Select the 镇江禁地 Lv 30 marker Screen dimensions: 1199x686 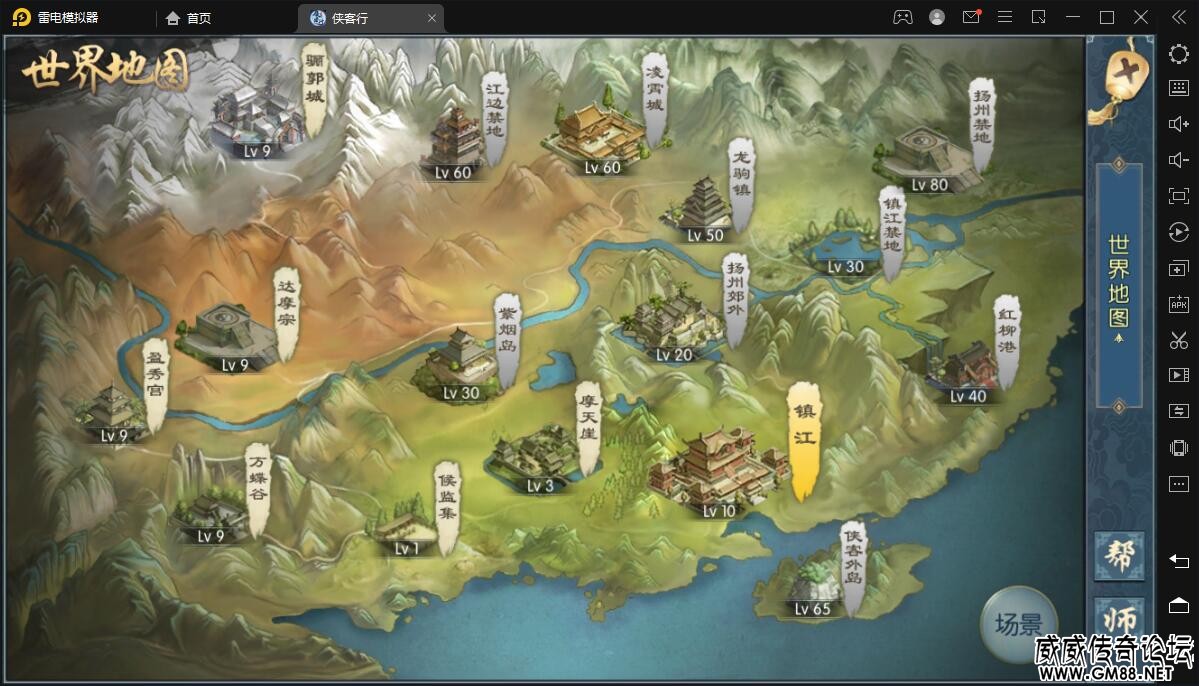click(845, 247)
